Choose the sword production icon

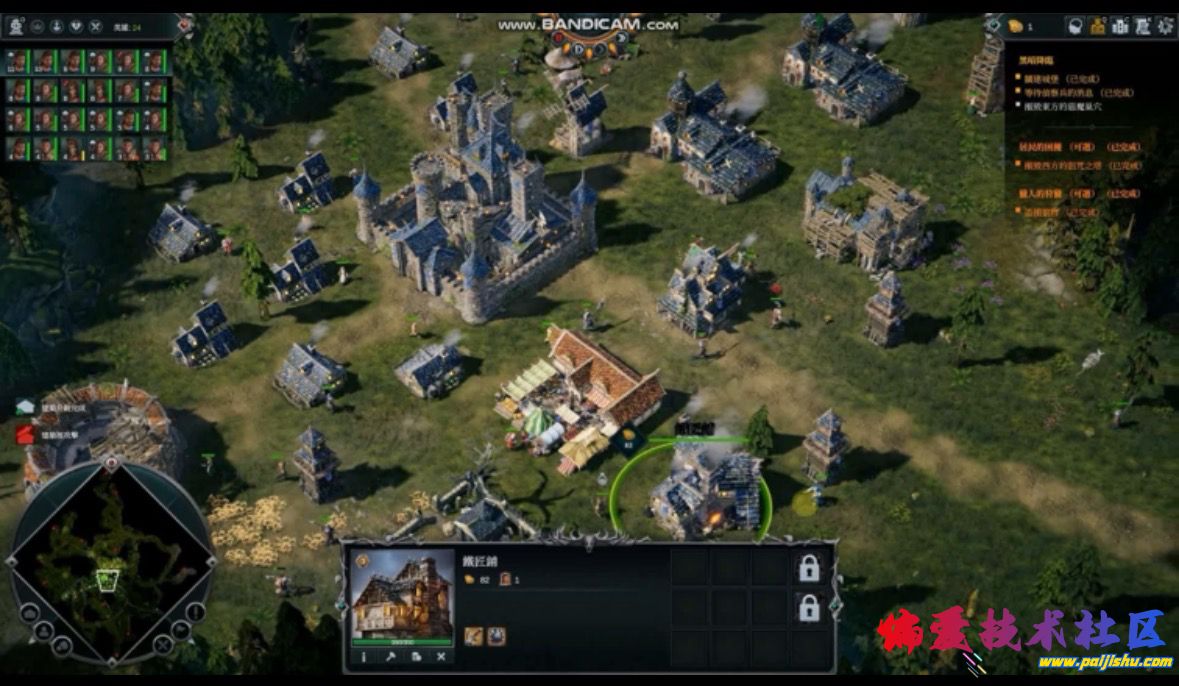tap(473, 635)
